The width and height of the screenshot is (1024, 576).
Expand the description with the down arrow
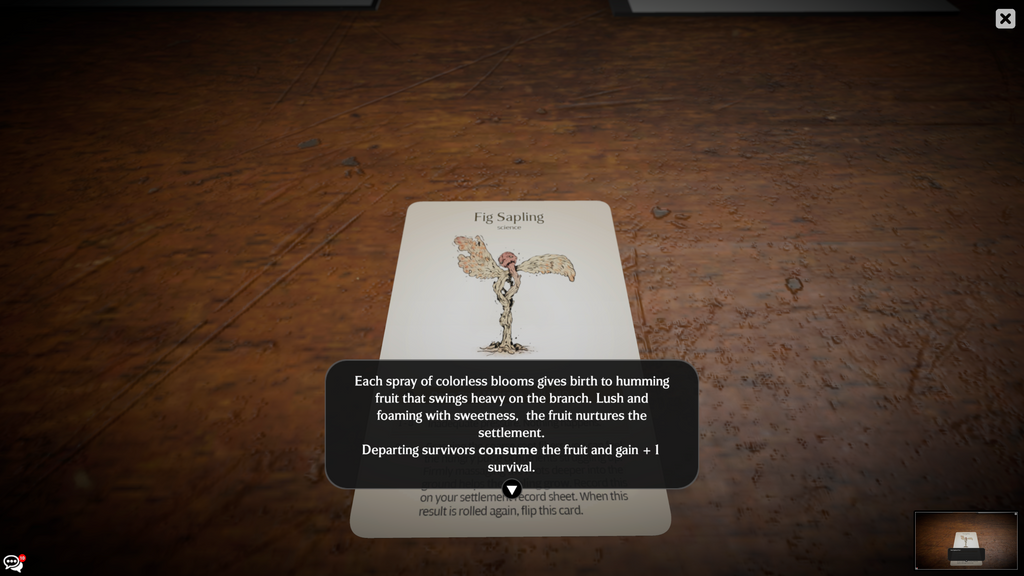coord(511,489)
